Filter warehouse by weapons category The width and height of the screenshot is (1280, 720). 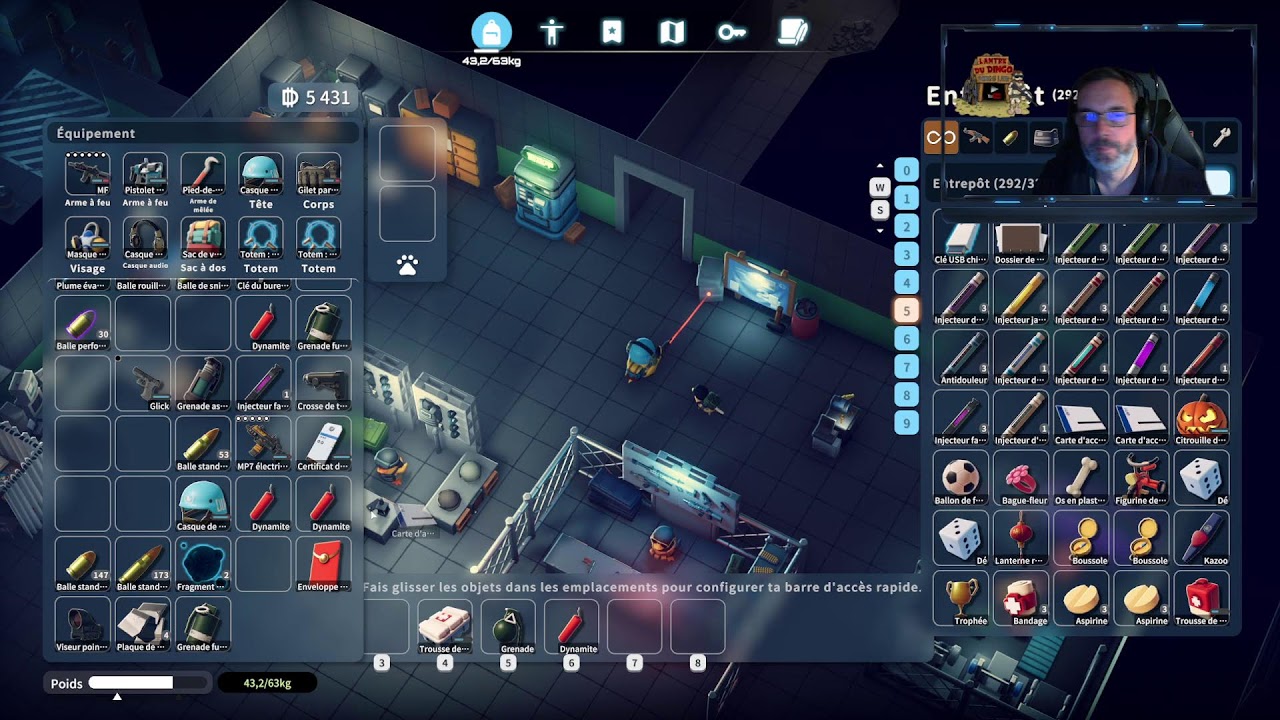(976, 138)
